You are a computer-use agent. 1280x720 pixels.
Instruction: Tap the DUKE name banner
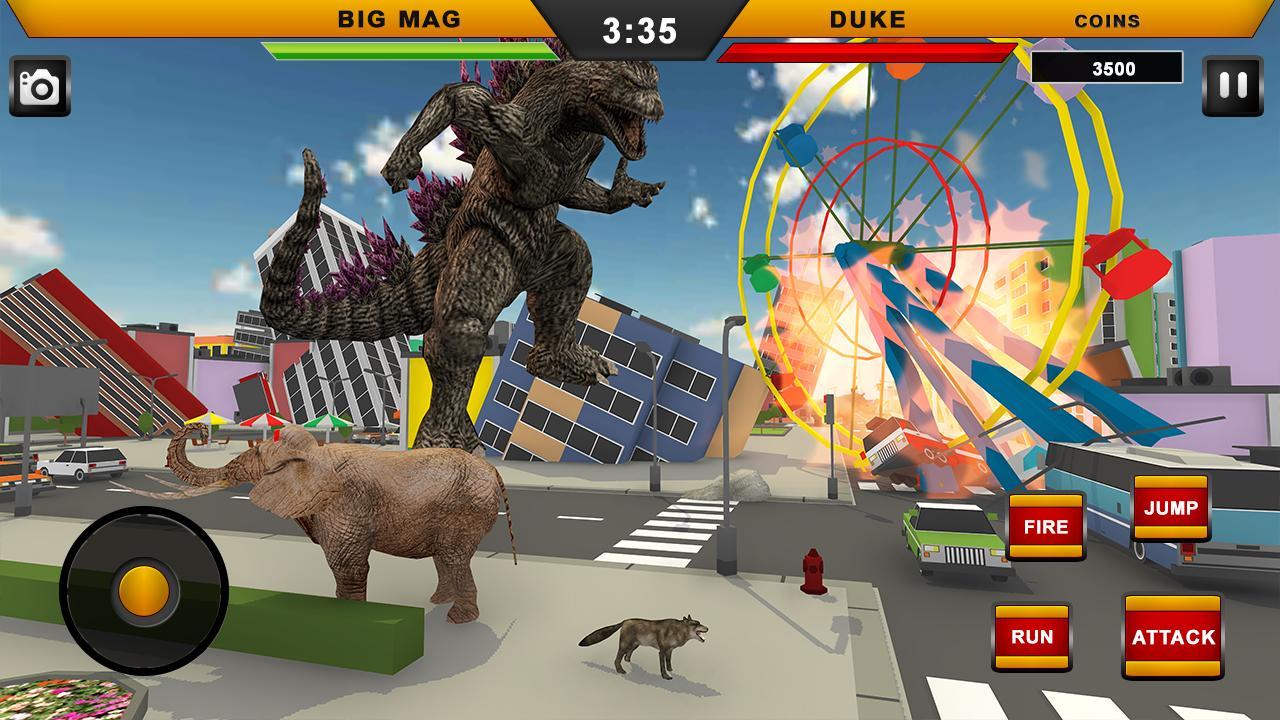(868, 17)
